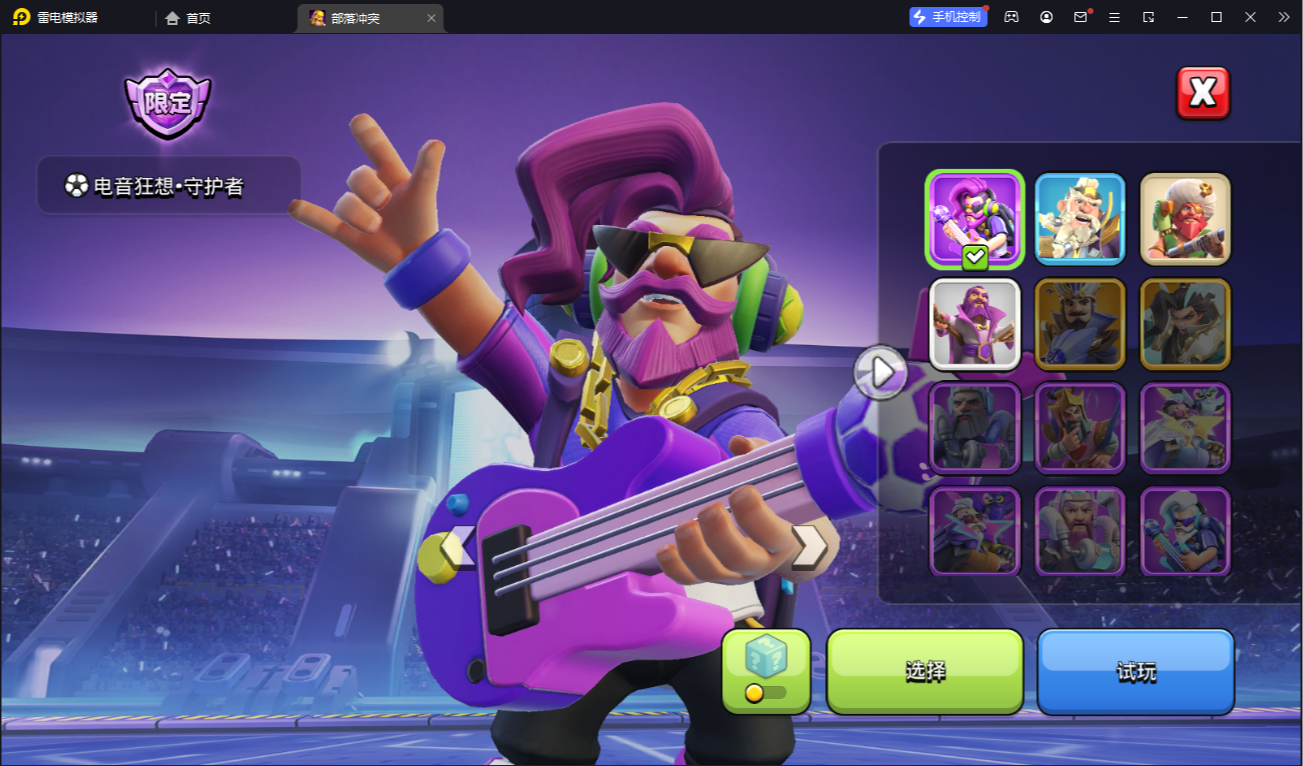Choose the white-bearded king skin thumbnail
Image resolution: width=1303 pixels, height=766 pixels.
1080,219
